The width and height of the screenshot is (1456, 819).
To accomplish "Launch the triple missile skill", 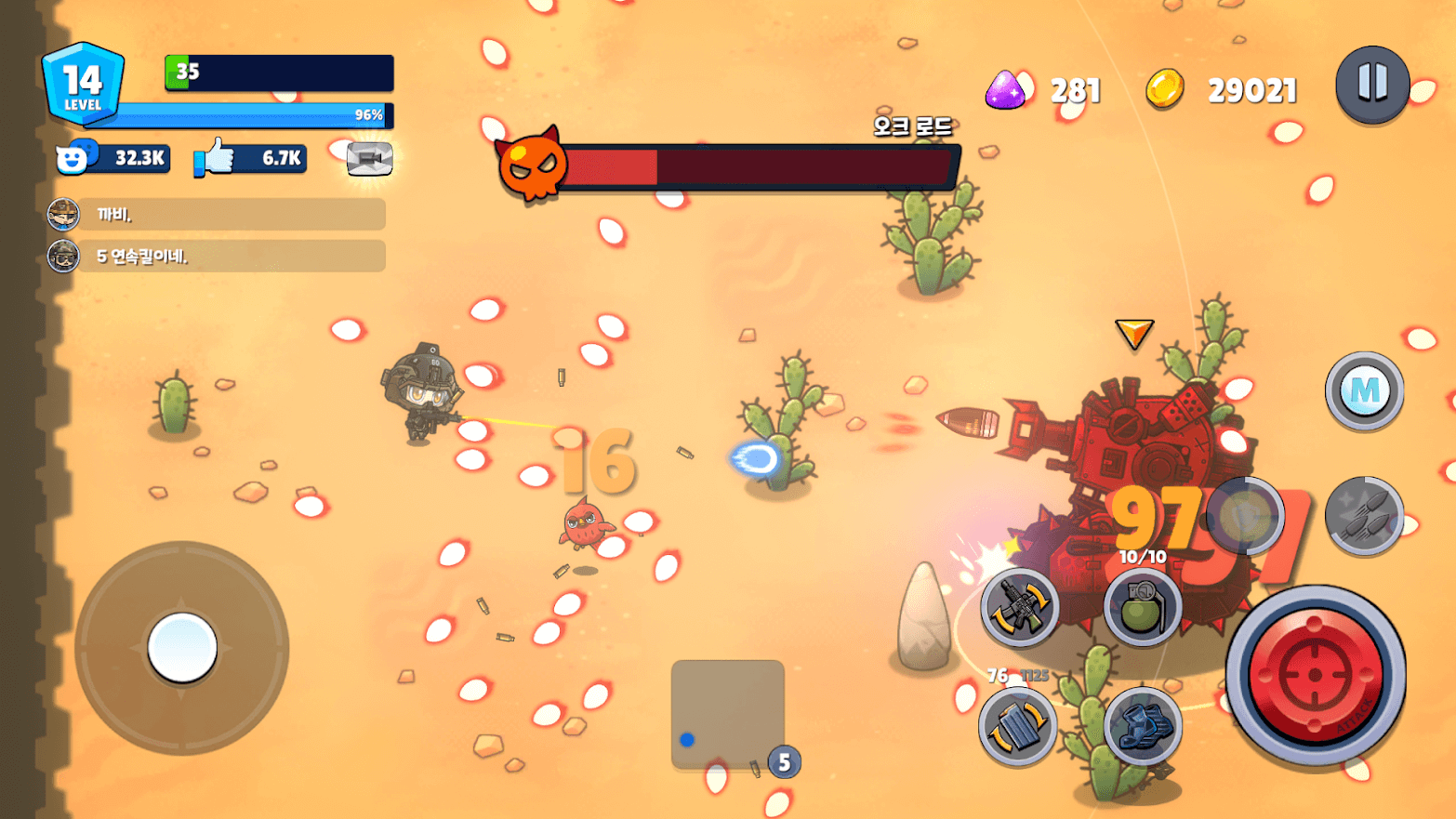I will click(x=1364, y=516).
